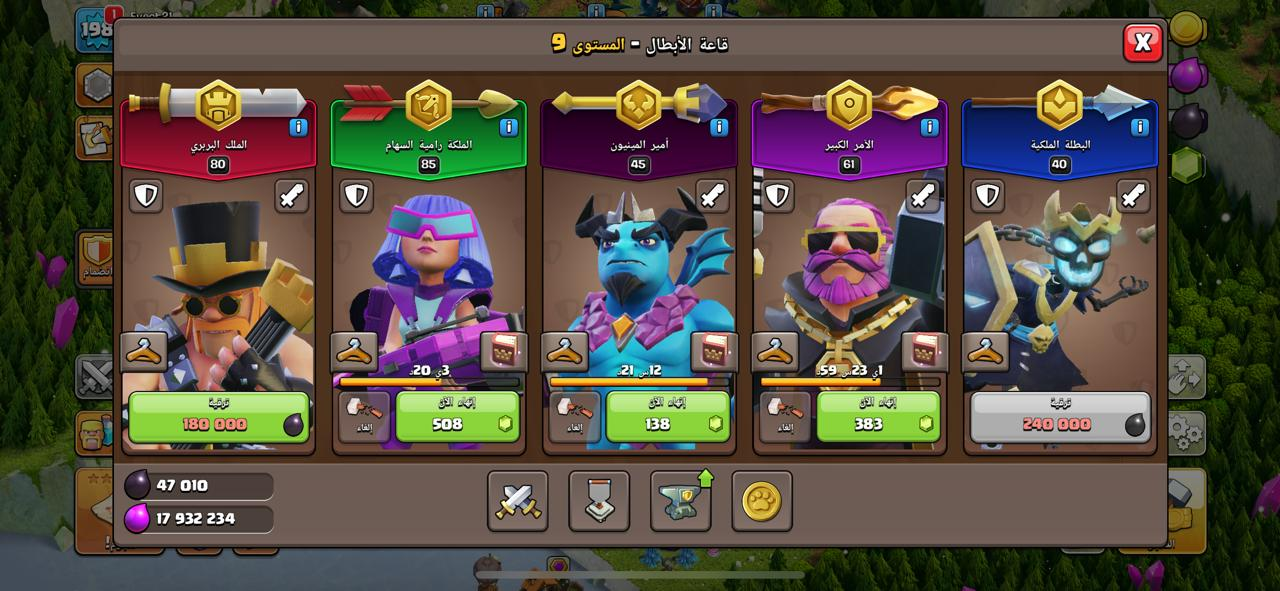Finish Grand Warden upgrade for 383 gems
Viewport: 1280px width, 591px height.
coord(878,416)
